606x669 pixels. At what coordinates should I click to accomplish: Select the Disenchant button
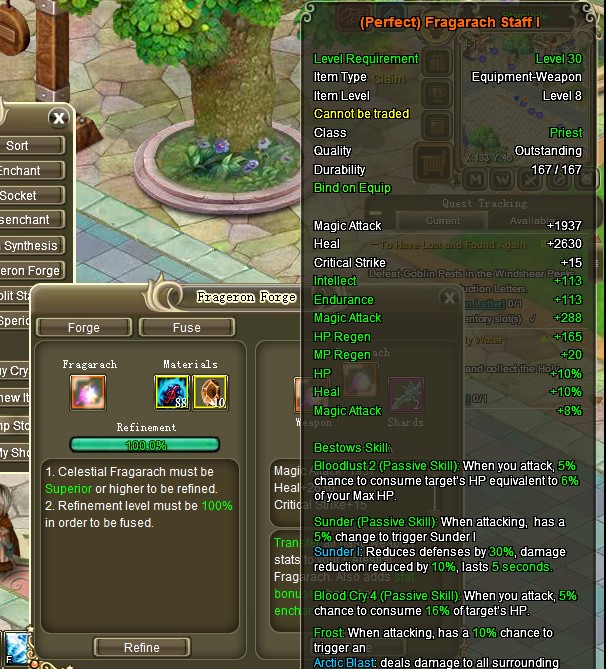pyautogui.click(x=24, y=220)
